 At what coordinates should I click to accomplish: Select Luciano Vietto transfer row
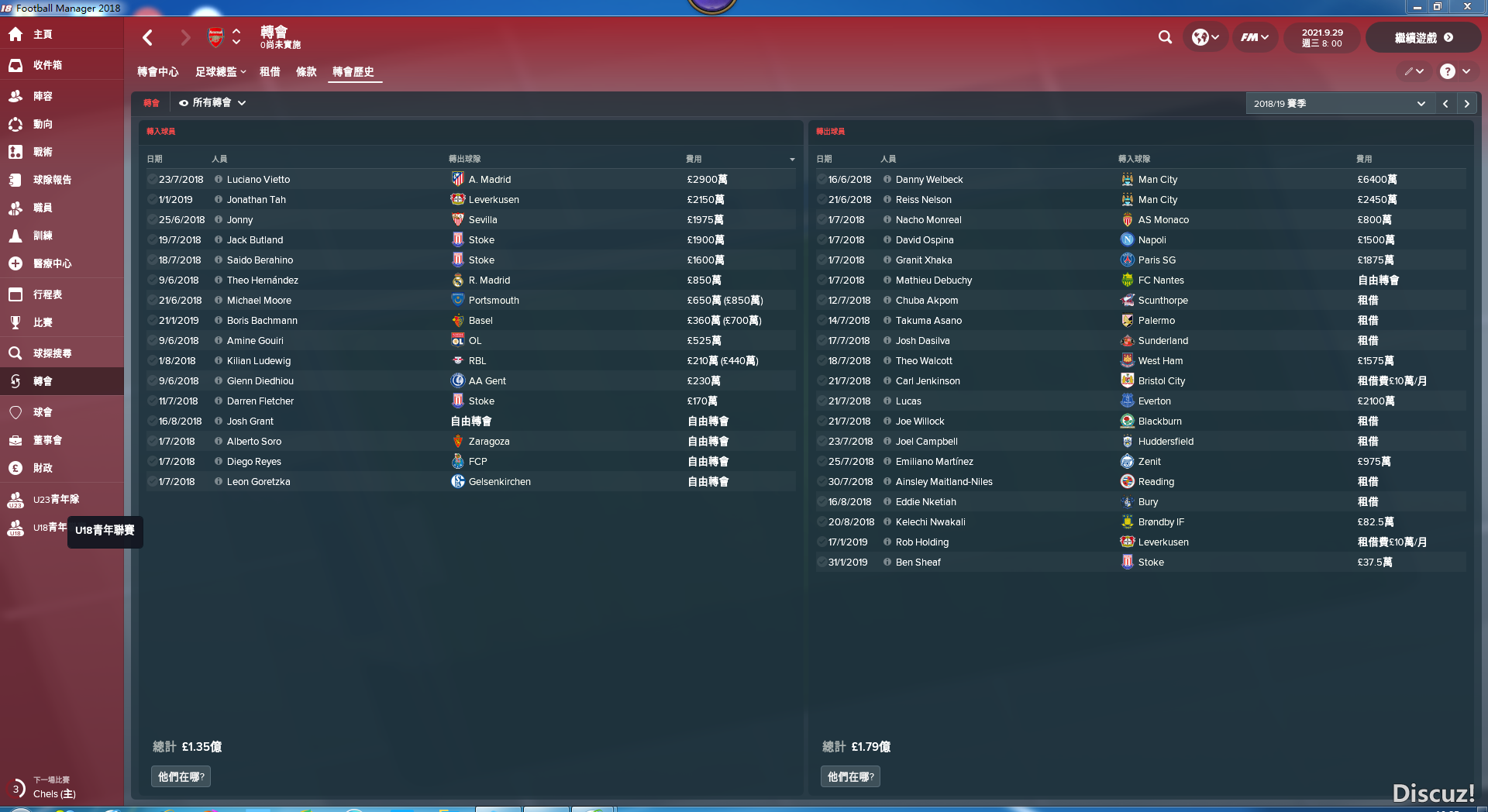(258, 180)
